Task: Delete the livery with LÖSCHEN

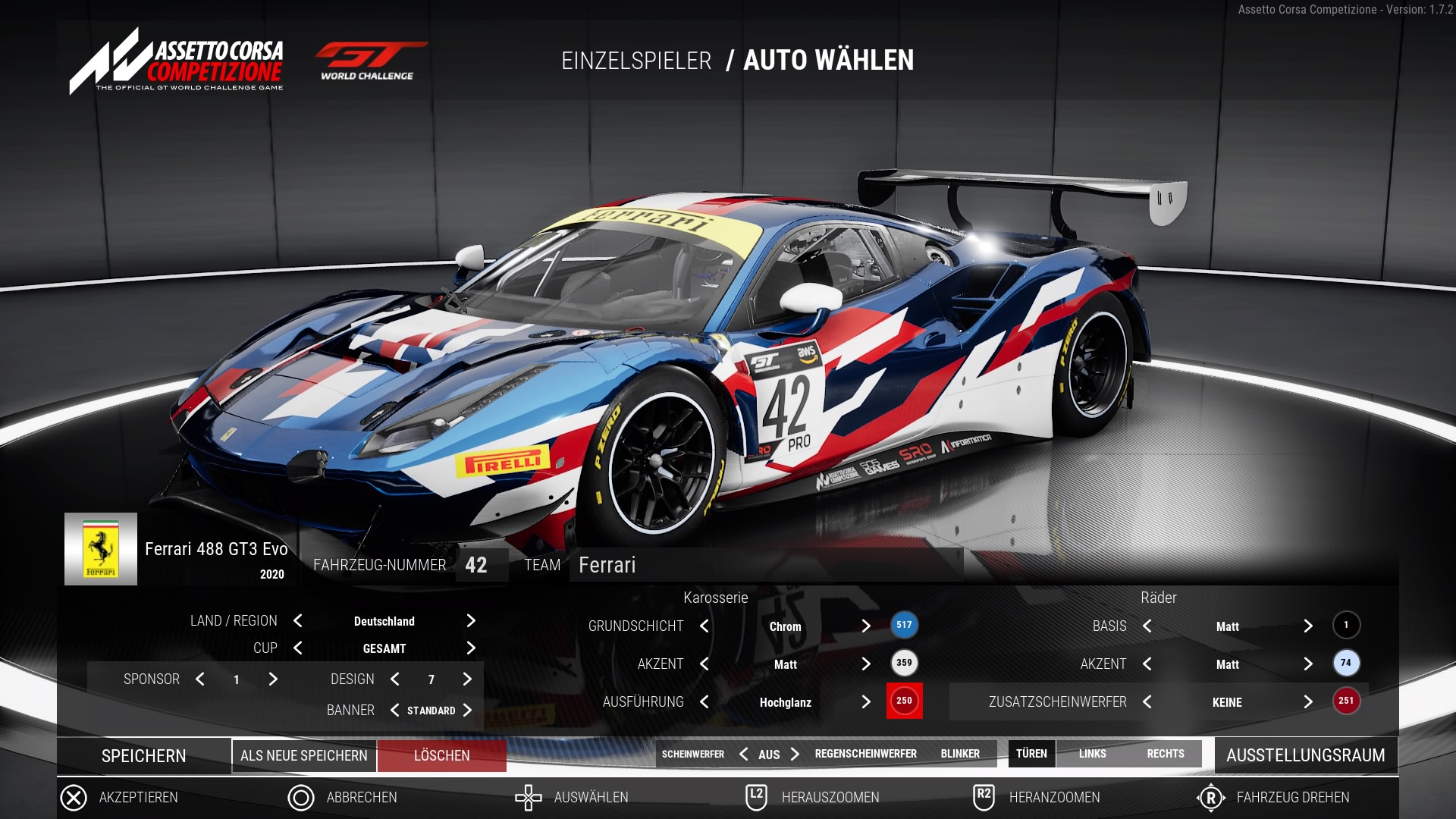Action: [441, 756]
